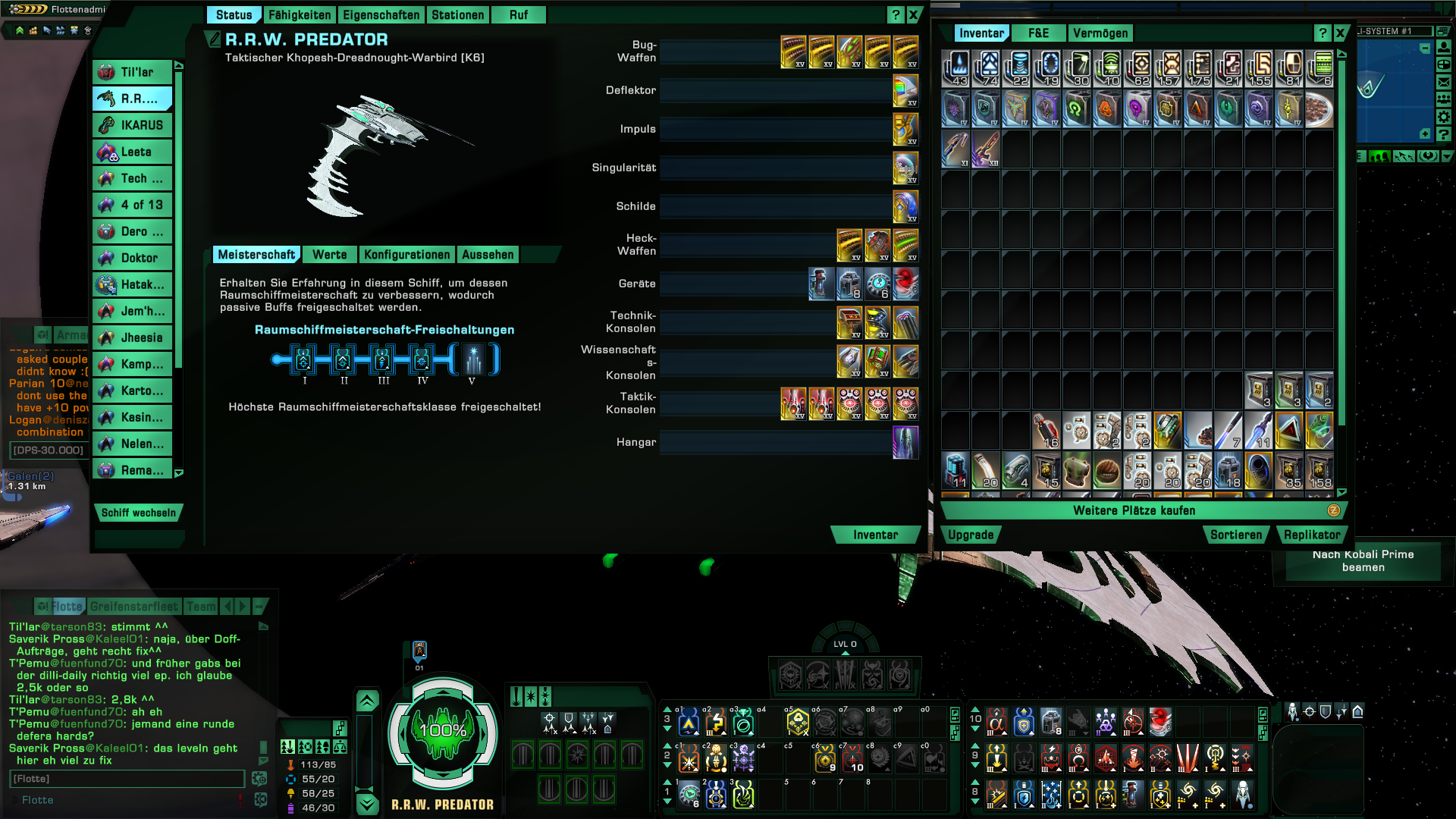This screenshot has width=1456, height=819.
Task: Click Nach Kobali Prime beamen
Action: click(1363, 561)
